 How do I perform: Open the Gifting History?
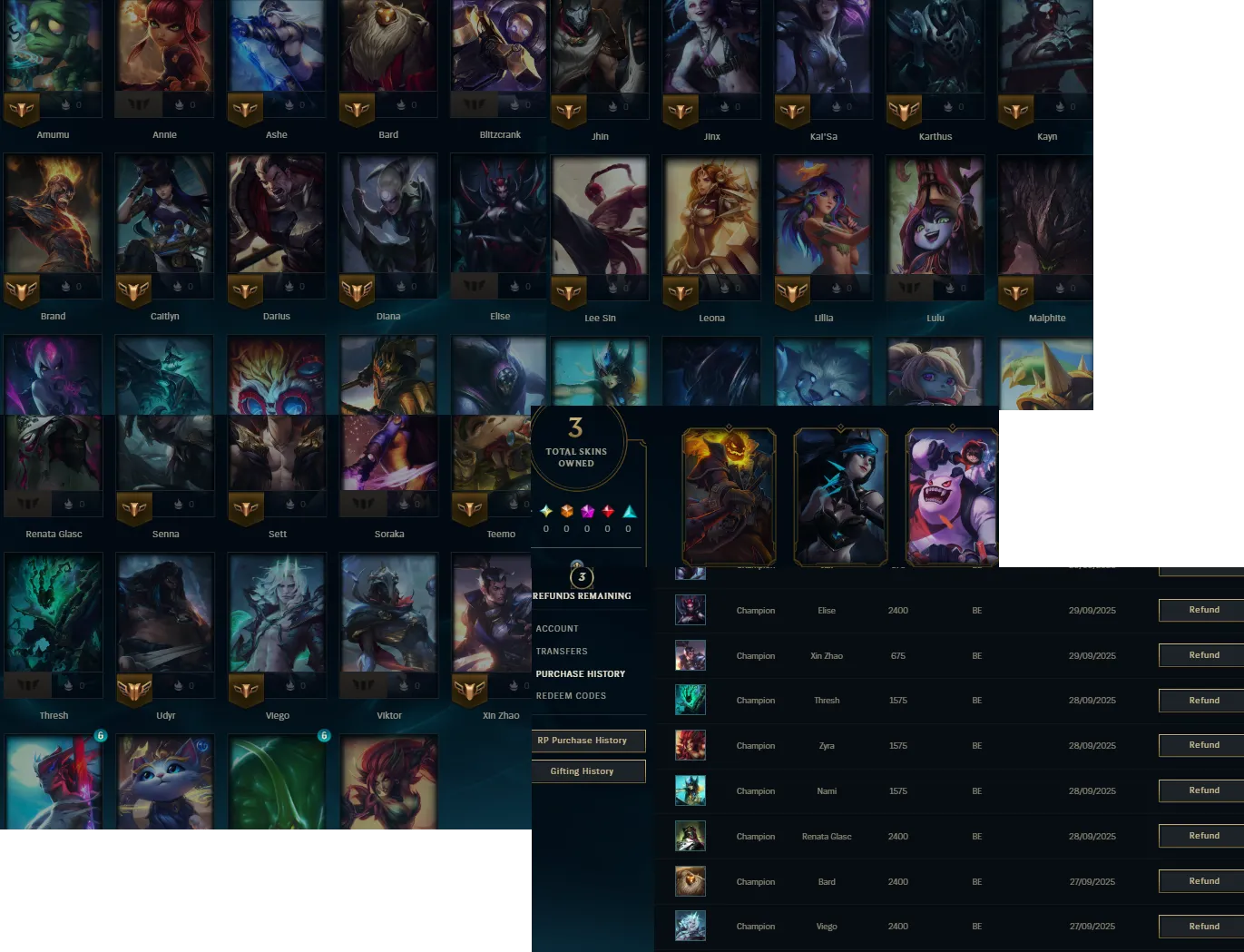589,770
